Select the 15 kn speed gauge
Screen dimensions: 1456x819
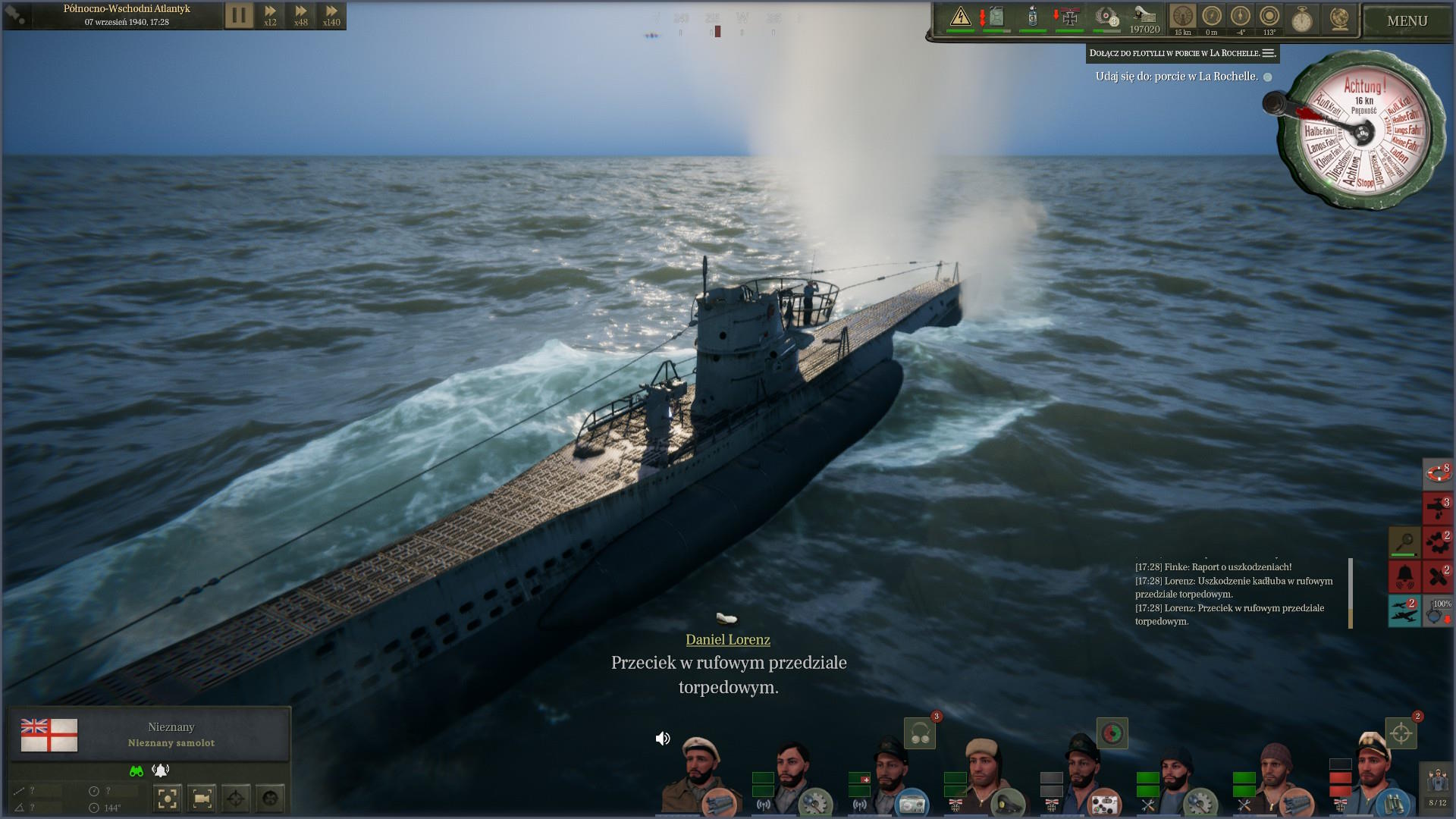coord(1182,18)
